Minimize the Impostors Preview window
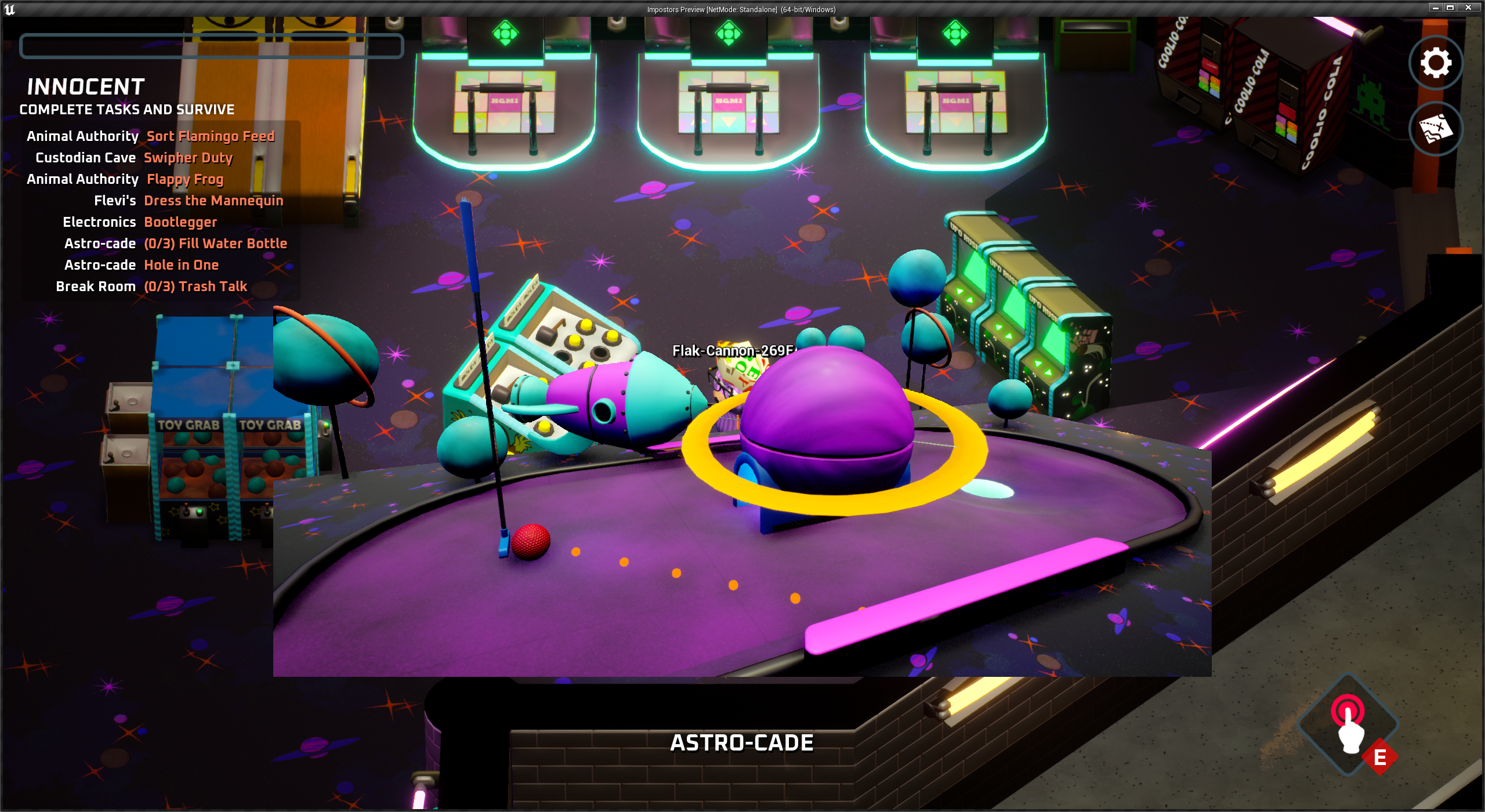1485x812 pixels. point(1435,8)
